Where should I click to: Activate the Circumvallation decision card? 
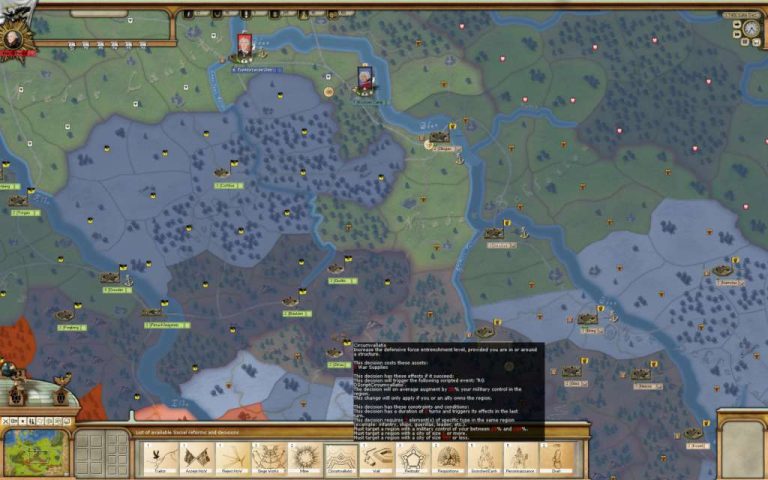[341, 458]
